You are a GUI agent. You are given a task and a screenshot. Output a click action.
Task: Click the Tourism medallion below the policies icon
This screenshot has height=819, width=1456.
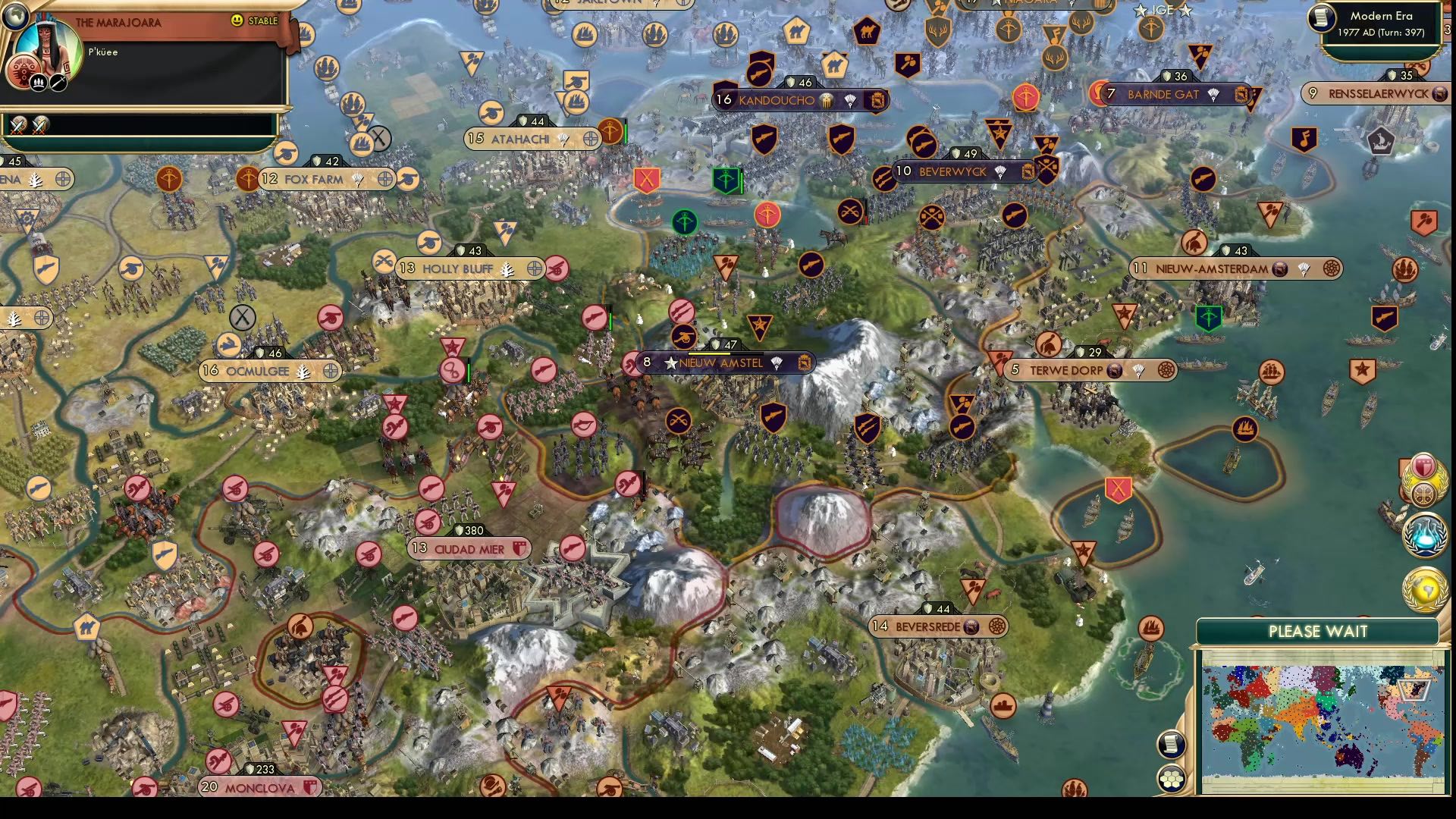1423,493
